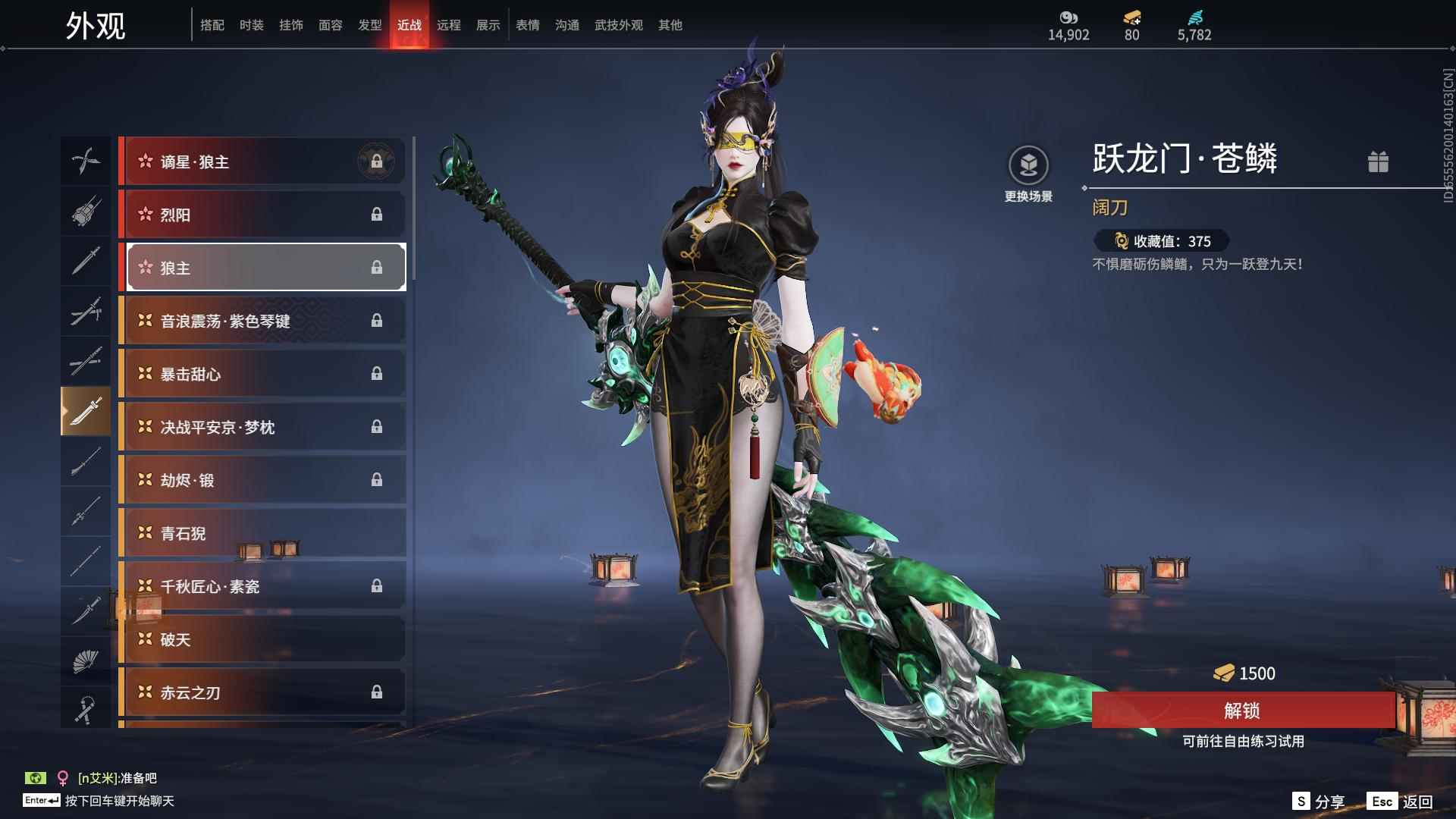Select the 面容 tab
Image resolution: width=1456 pixels, height=819 pixels.
tap(330, 25)
